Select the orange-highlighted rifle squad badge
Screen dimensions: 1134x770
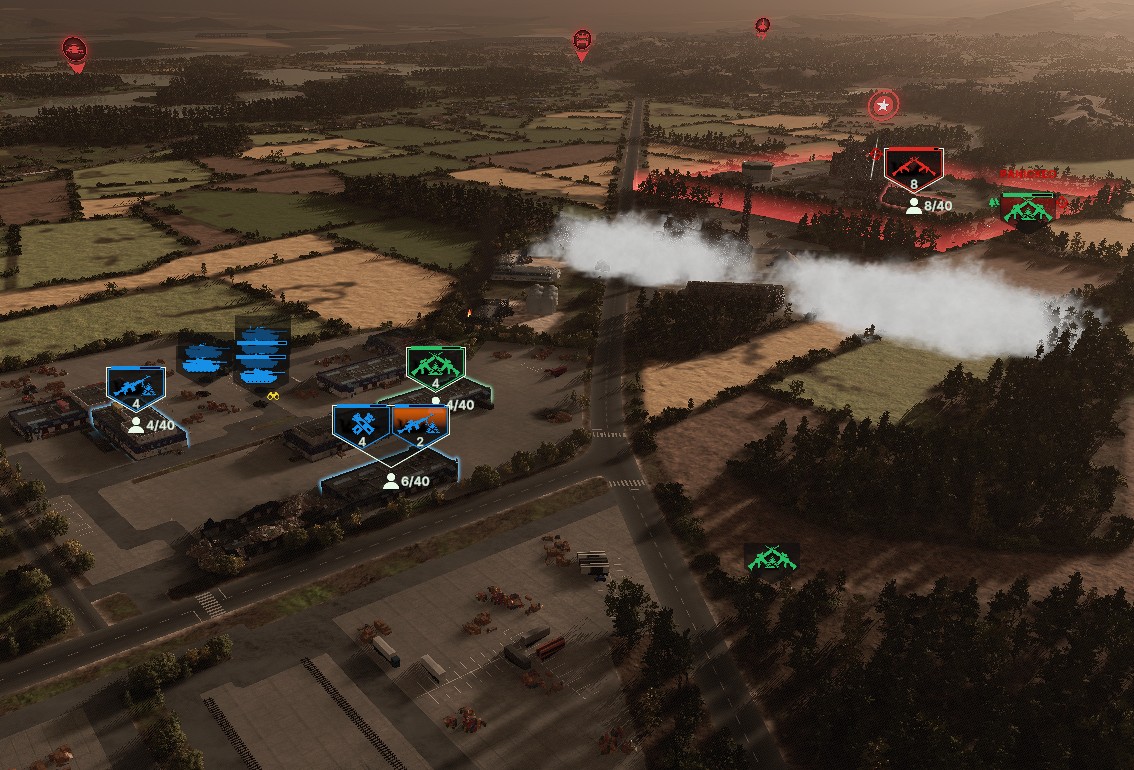(420, 425)
